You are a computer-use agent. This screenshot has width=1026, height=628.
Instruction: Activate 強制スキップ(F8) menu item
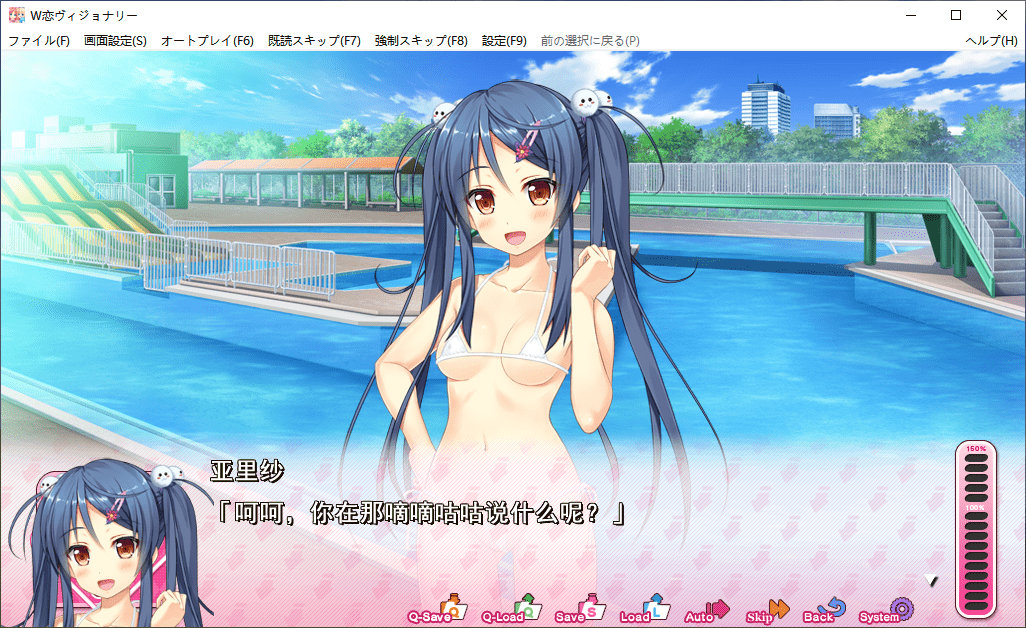[421, 41]
